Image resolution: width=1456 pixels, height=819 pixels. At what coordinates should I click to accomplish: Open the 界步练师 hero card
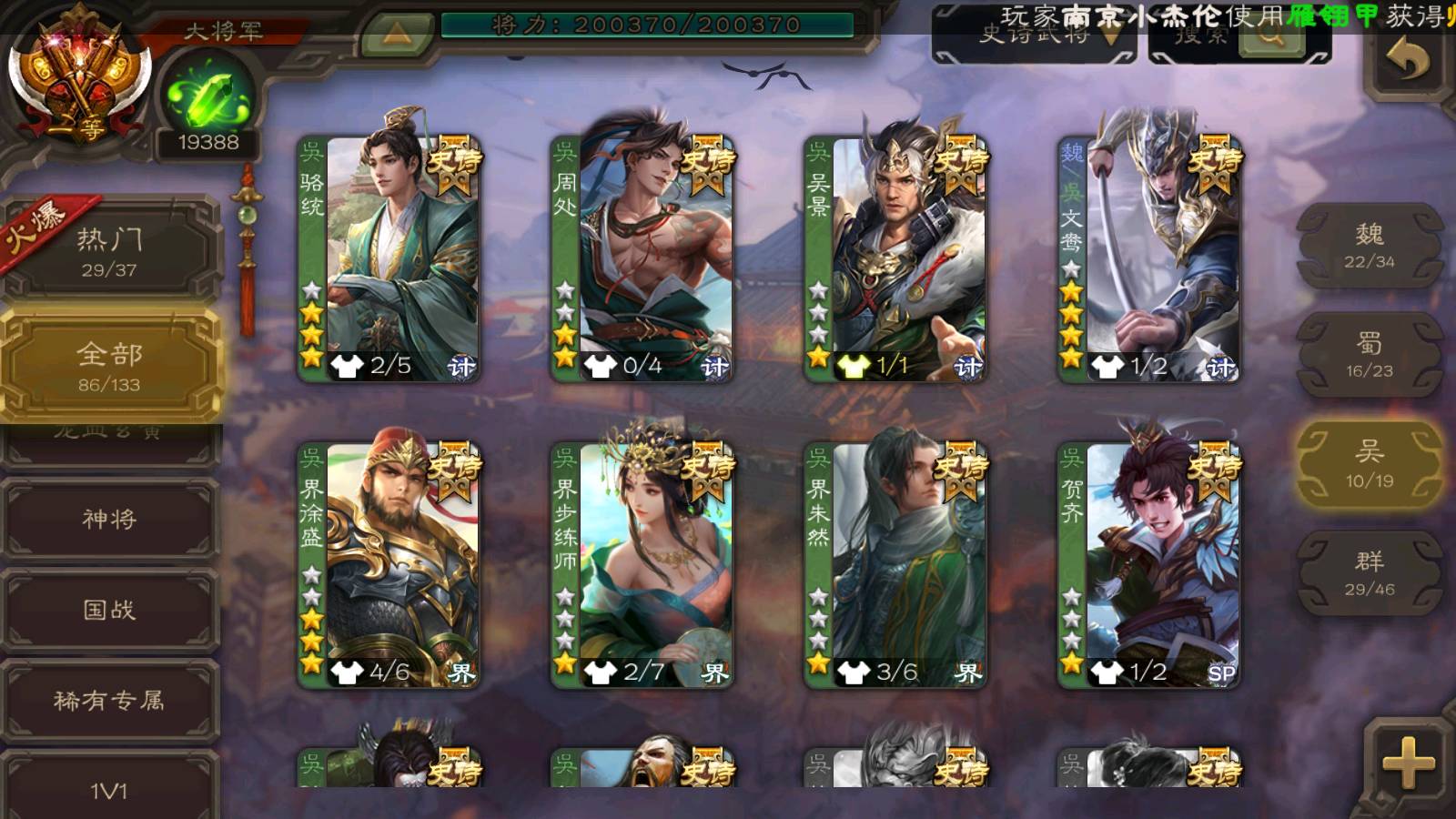coord(642,564)
